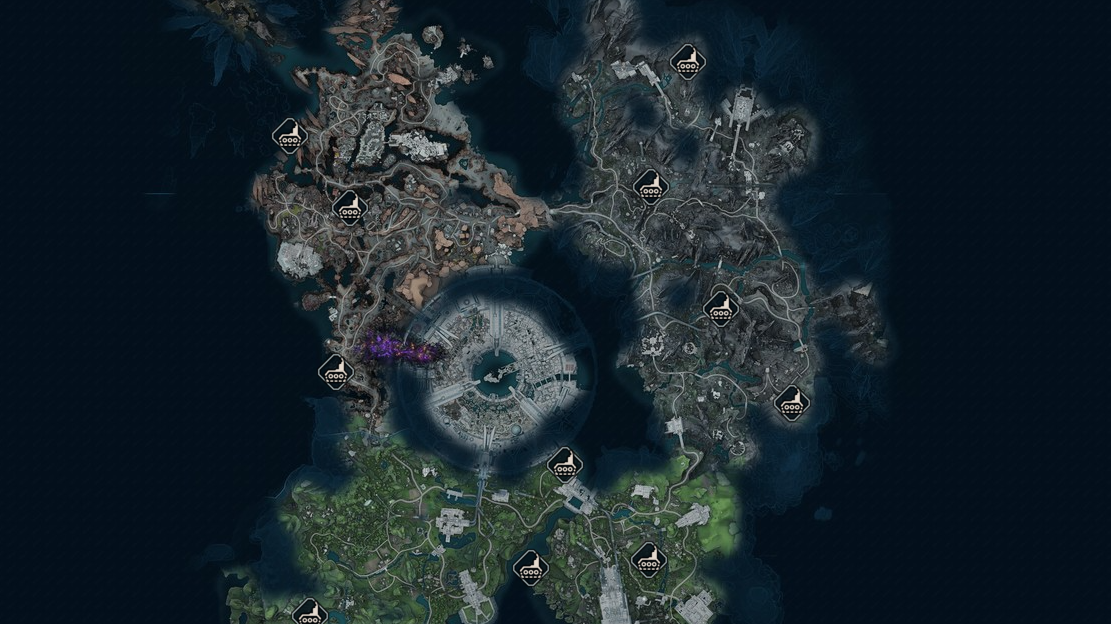This screenshot has height=624, width=1111.
Task: Click the factory marker just below the circular city
Action: [565, 464]
